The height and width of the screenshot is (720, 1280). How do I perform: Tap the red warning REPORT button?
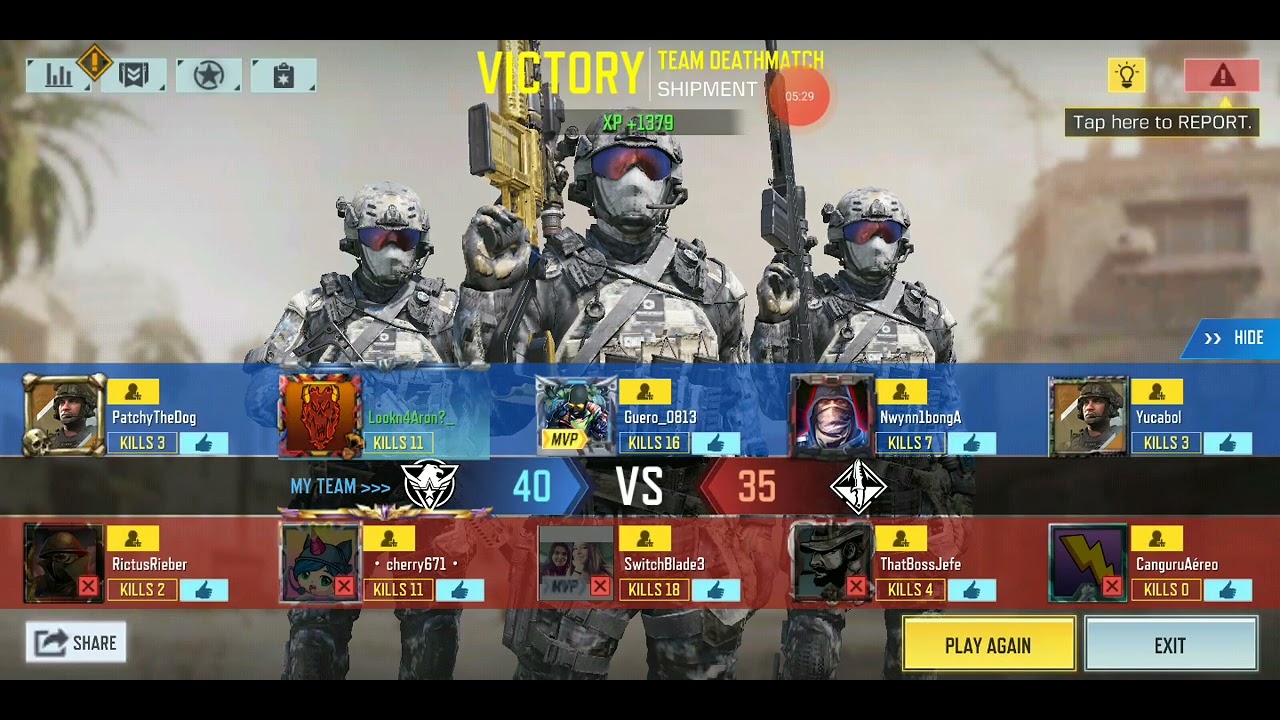point(1222,76)
